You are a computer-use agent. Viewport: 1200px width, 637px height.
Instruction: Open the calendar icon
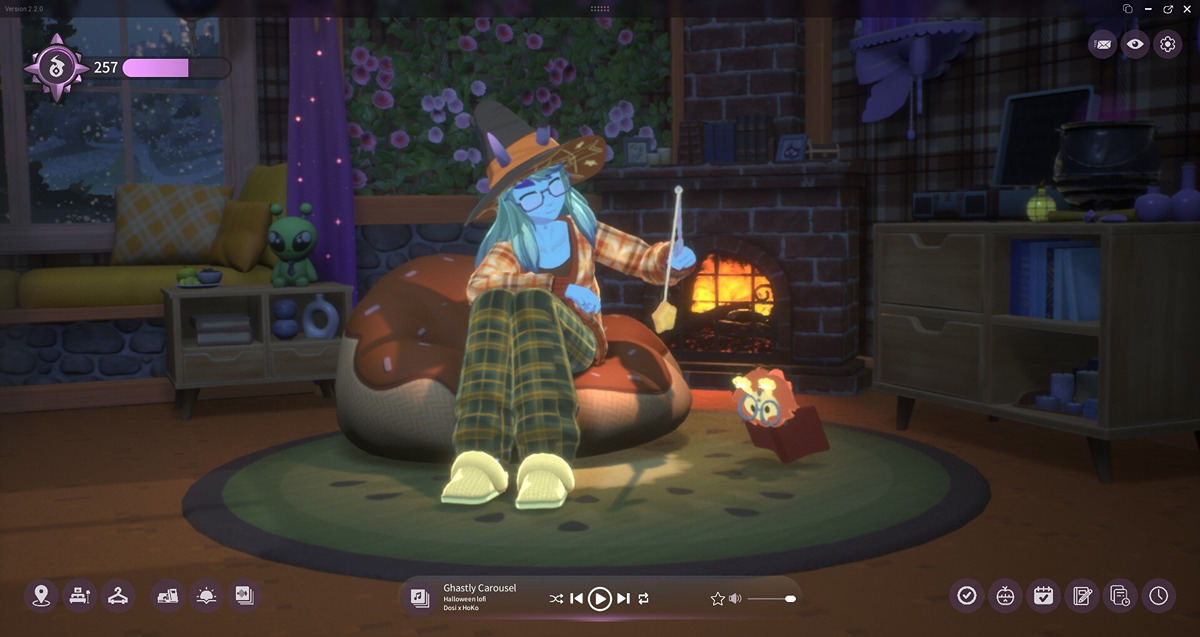point(1043,596)
